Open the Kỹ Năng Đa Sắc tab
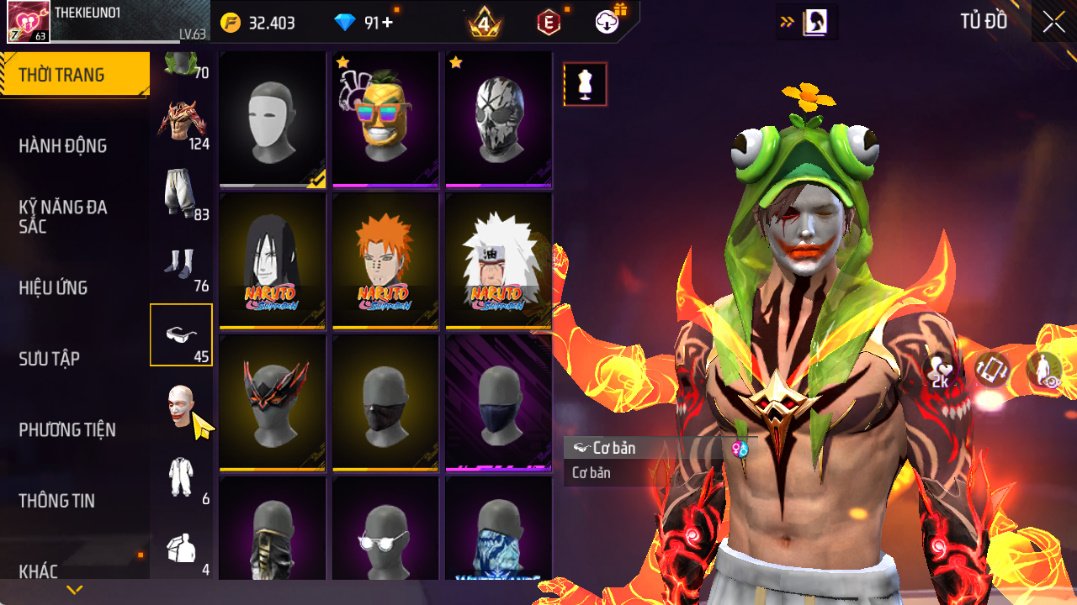Screen dimensions: 1077x605 (x=63, y=216)
